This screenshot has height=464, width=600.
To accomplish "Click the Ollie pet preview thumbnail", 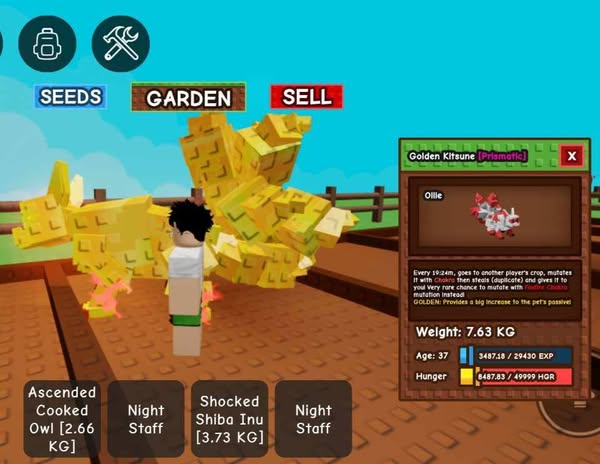I will 493,217.
